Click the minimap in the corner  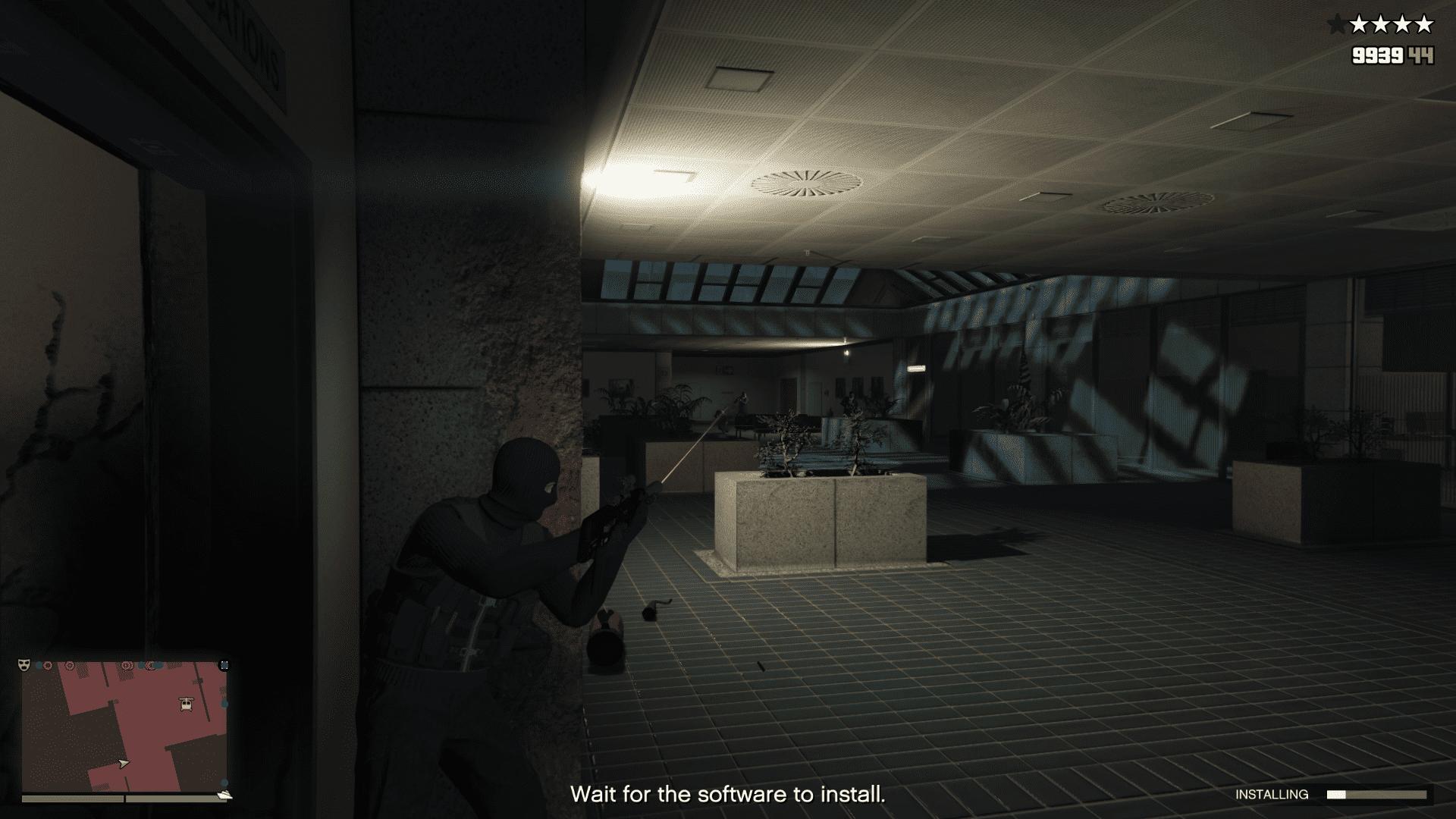click(x=124, y=726)
